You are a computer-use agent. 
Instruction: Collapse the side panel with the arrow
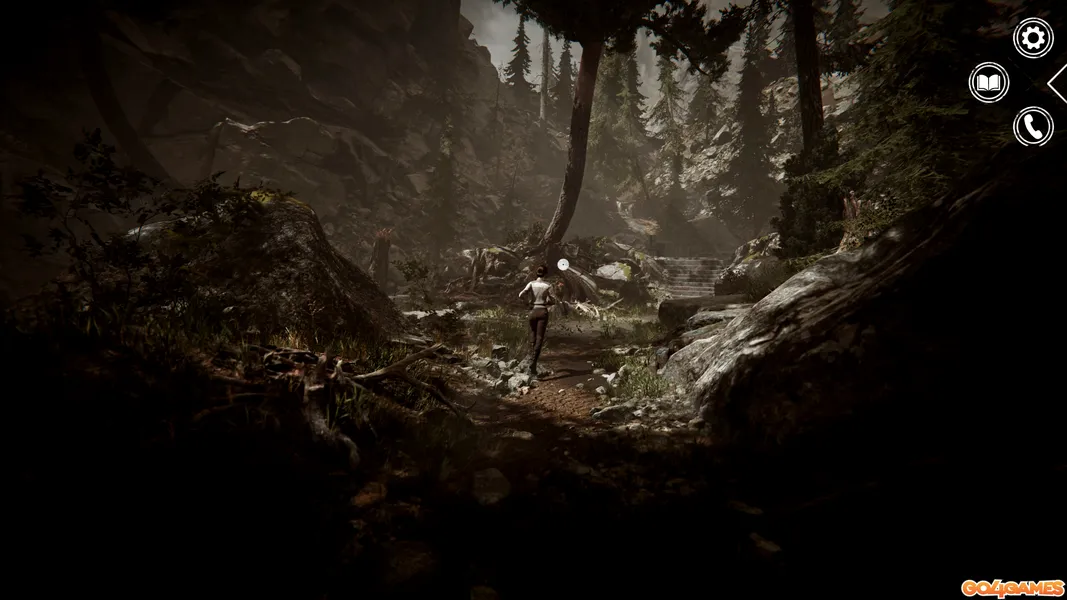tap(1058, 83)
